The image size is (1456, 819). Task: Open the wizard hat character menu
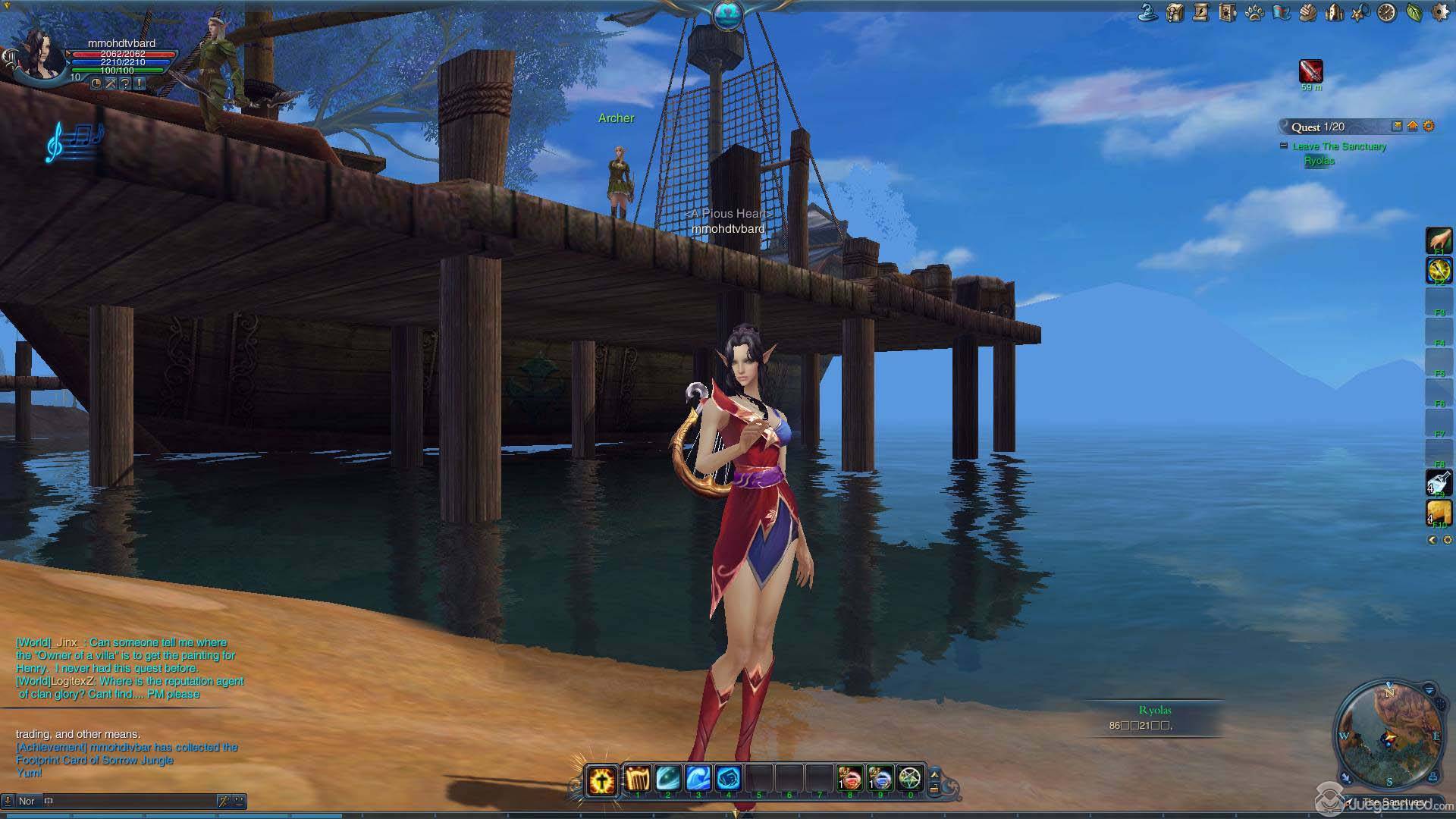click(x=1148, y=12)
